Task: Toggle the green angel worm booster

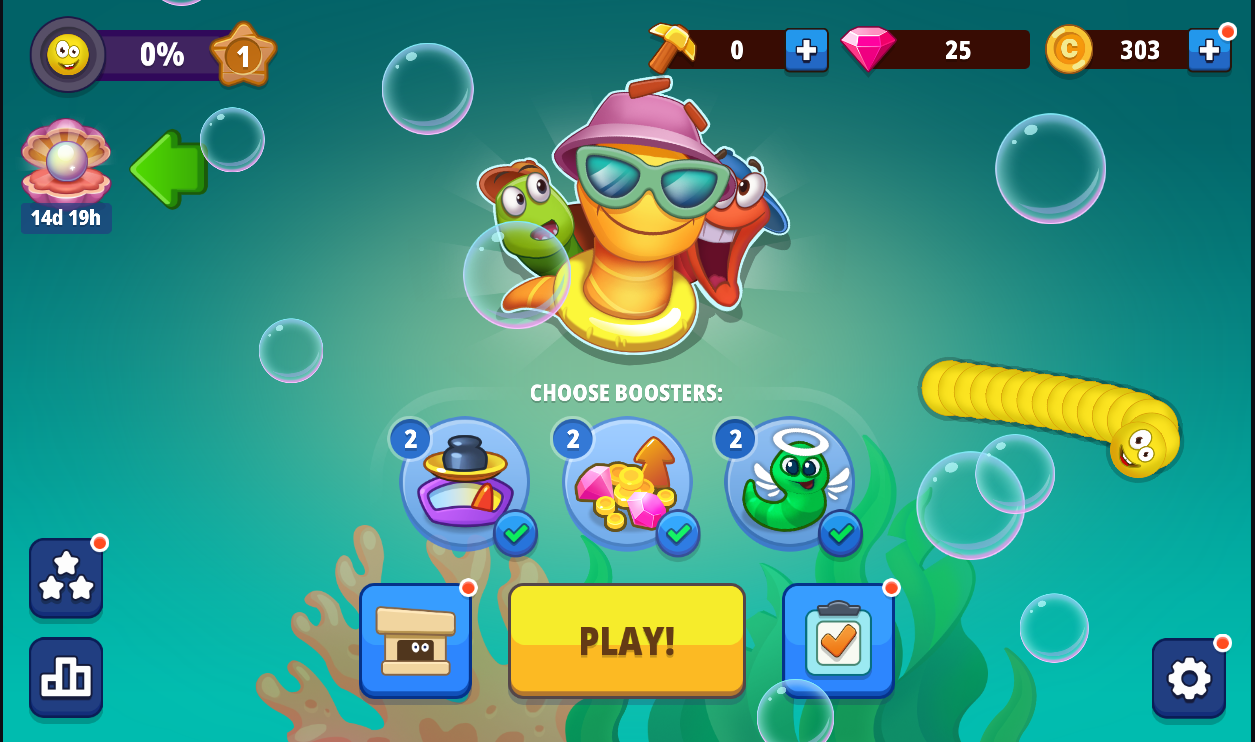Action: (x=790, y=482)
